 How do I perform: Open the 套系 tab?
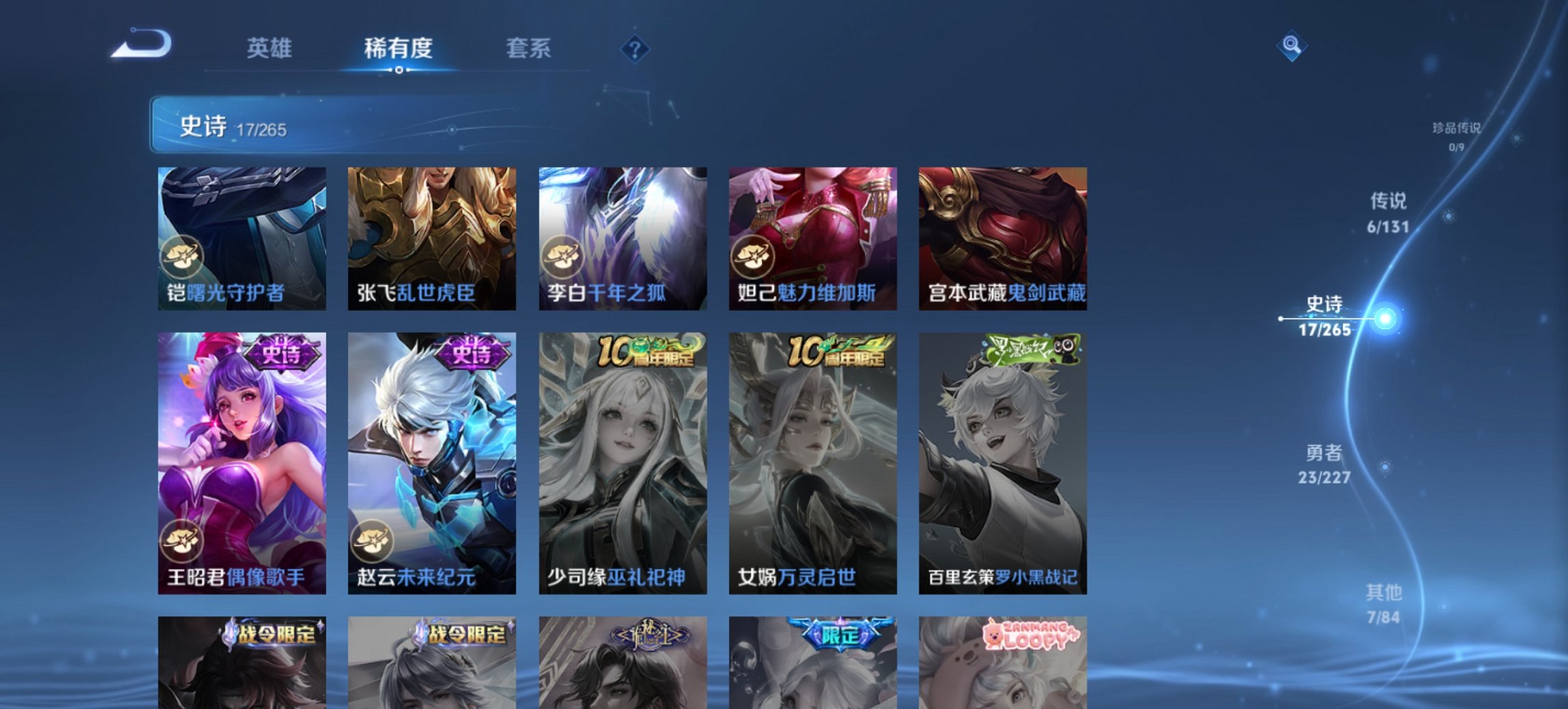coord(528,49)
